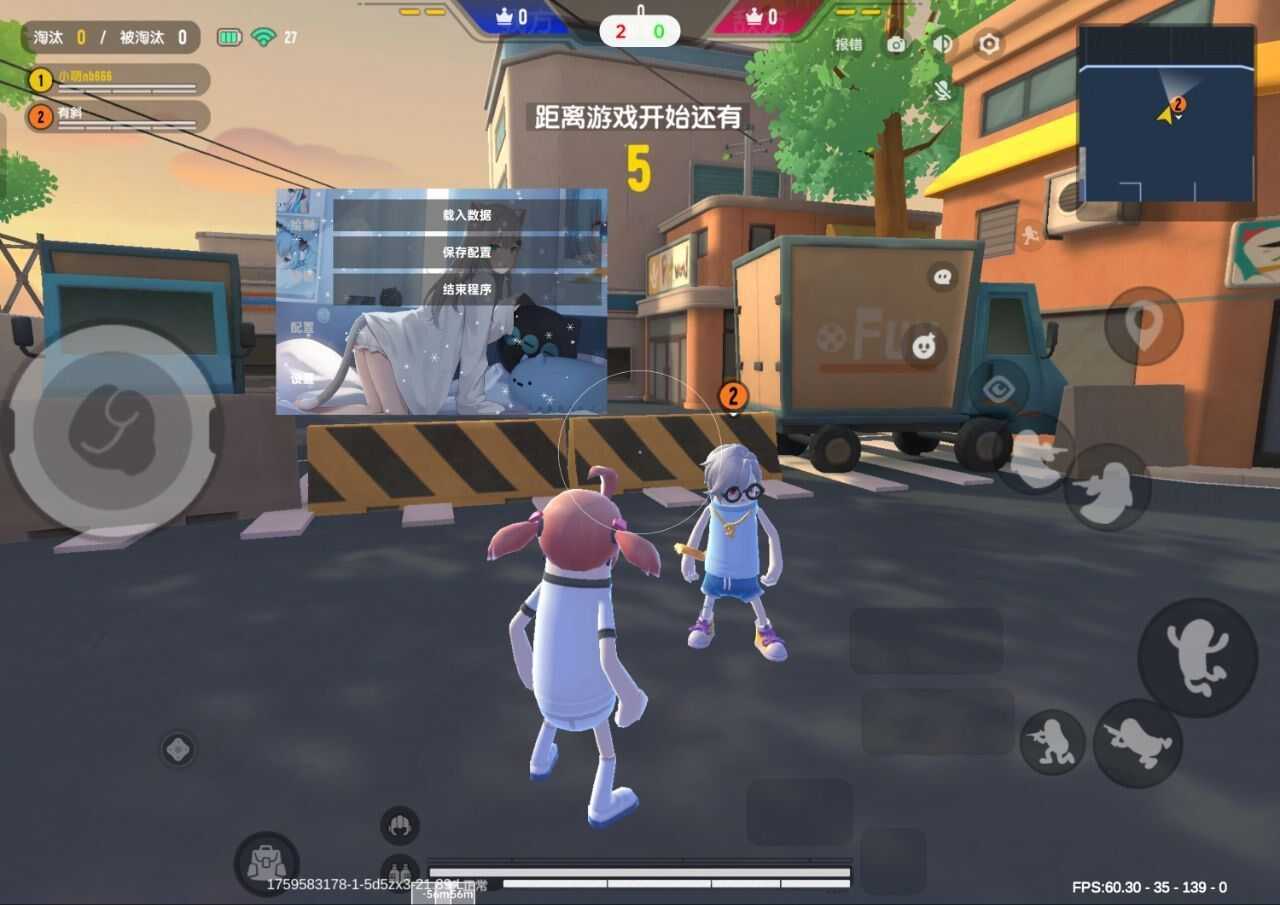Screen dimensions: 1280x905
Task: Select 结束程序 to end the program
Action: [467, 289]
